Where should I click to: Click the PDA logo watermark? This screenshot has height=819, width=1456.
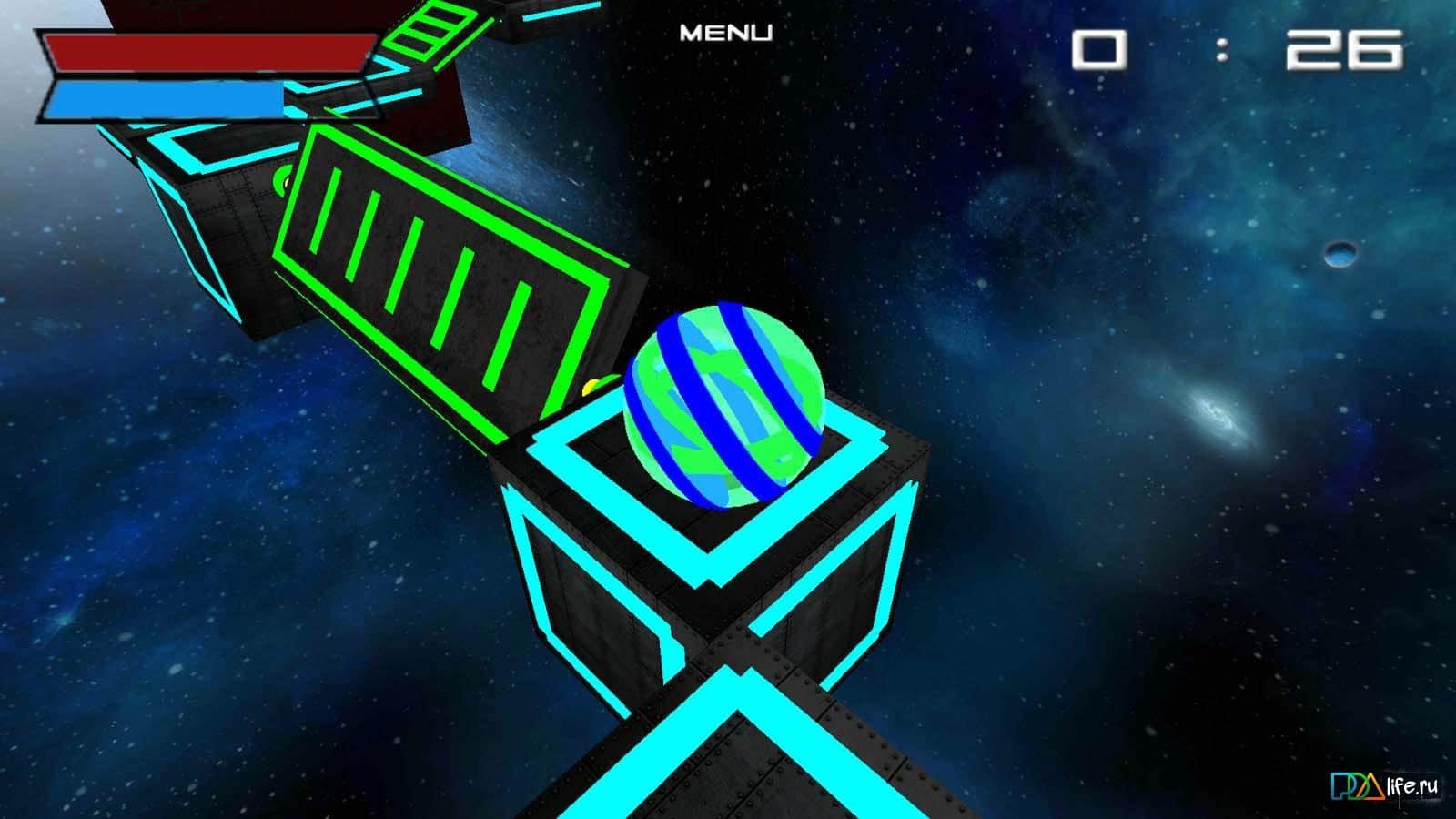point(1354,785)
